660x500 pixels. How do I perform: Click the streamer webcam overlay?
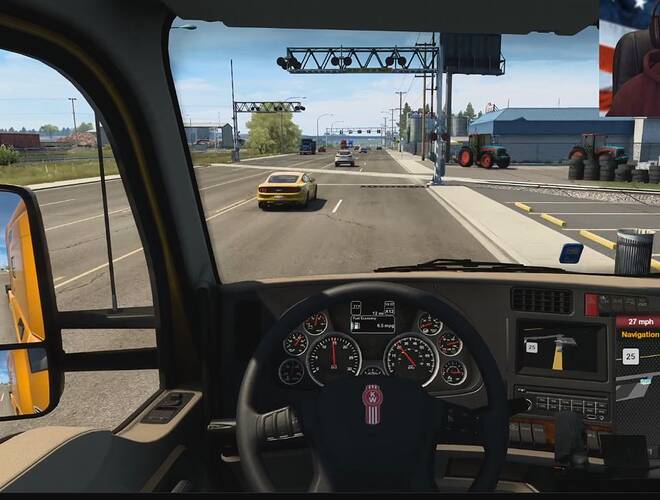click(x=629, y=58)
